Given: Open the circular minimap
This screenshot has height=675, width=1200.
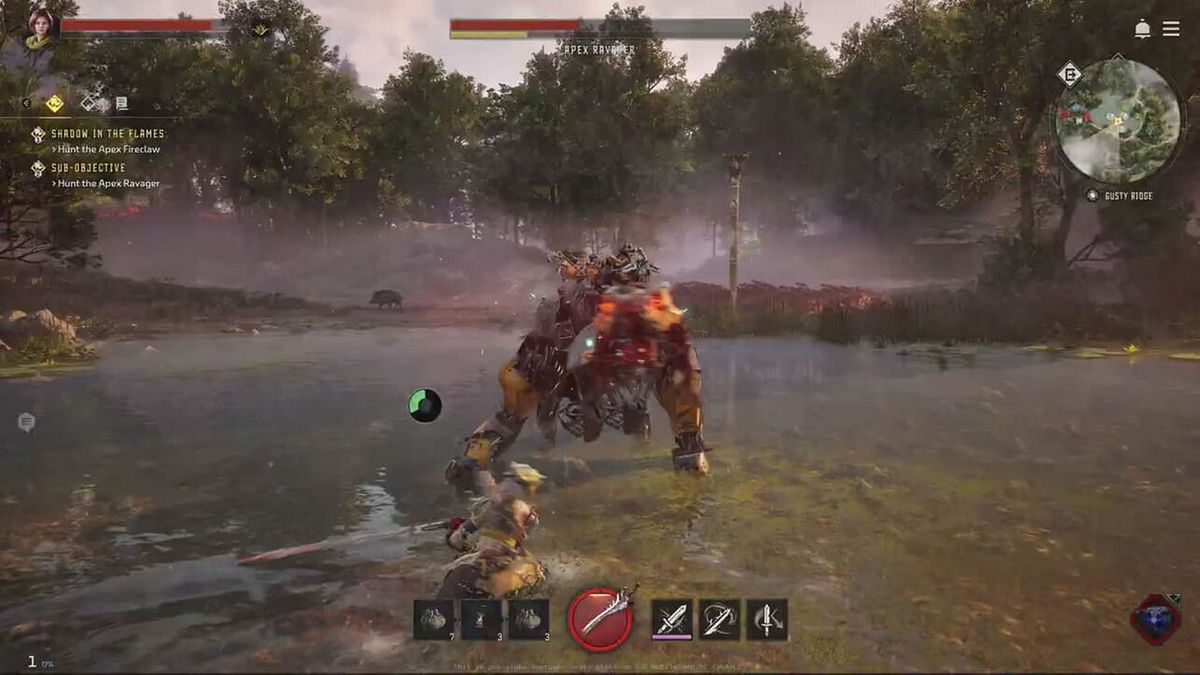Looking at the screenshot, I should pyautogui.click(x=1118, y=121).
